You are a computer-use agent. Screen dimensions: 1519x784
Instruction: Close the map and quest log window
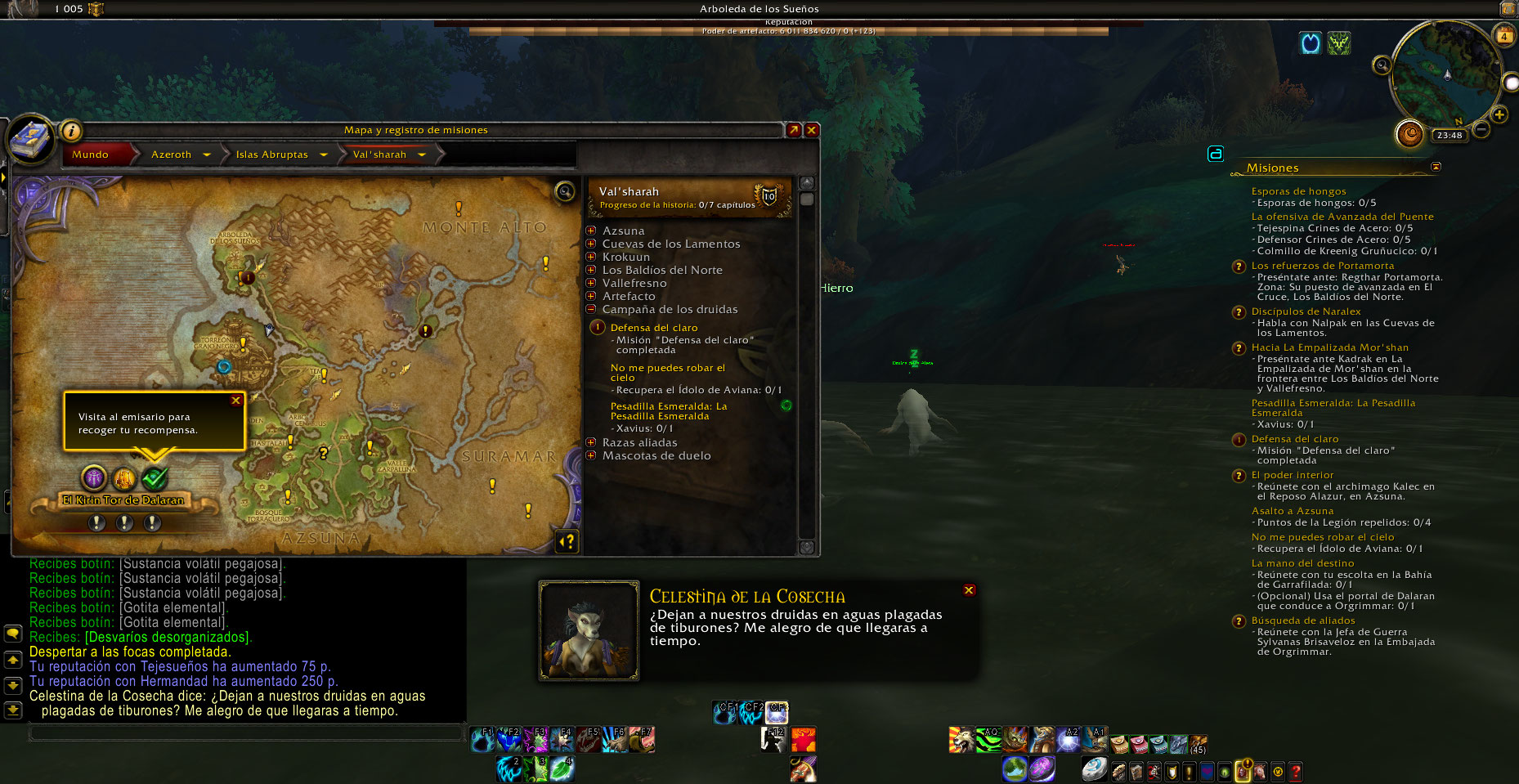812,130
